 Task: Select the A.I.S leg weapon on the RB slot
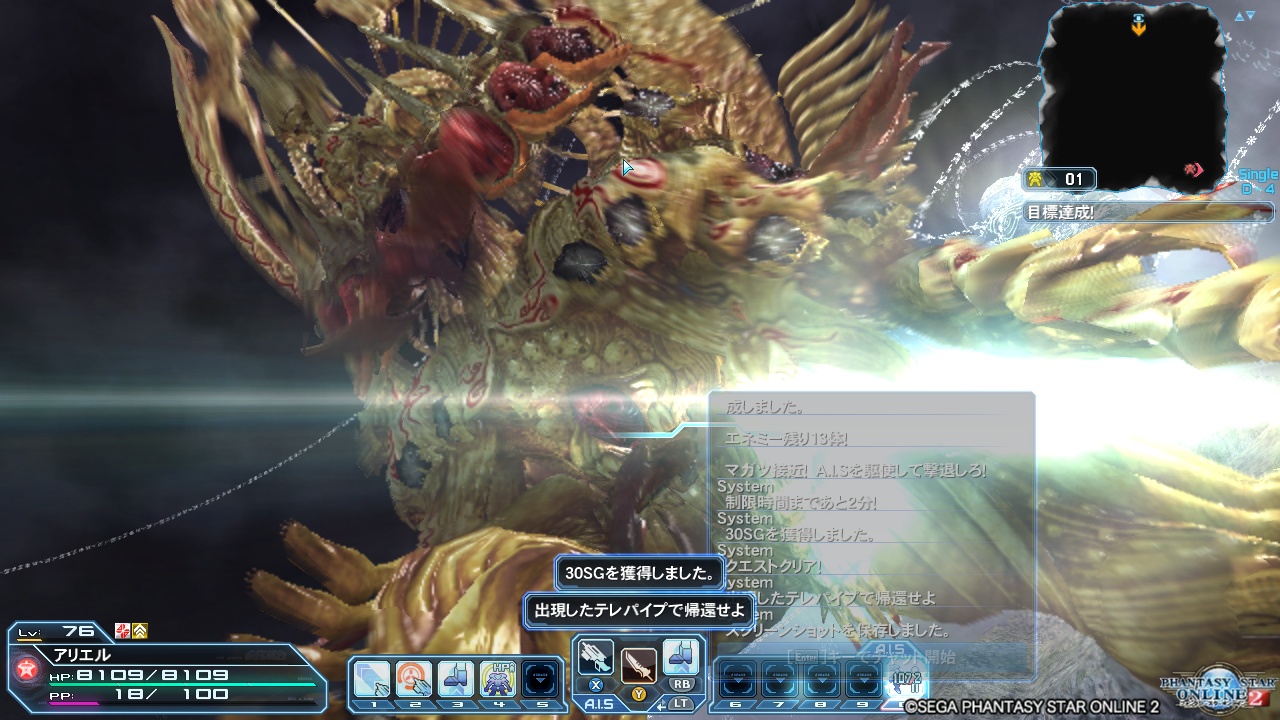681,655
